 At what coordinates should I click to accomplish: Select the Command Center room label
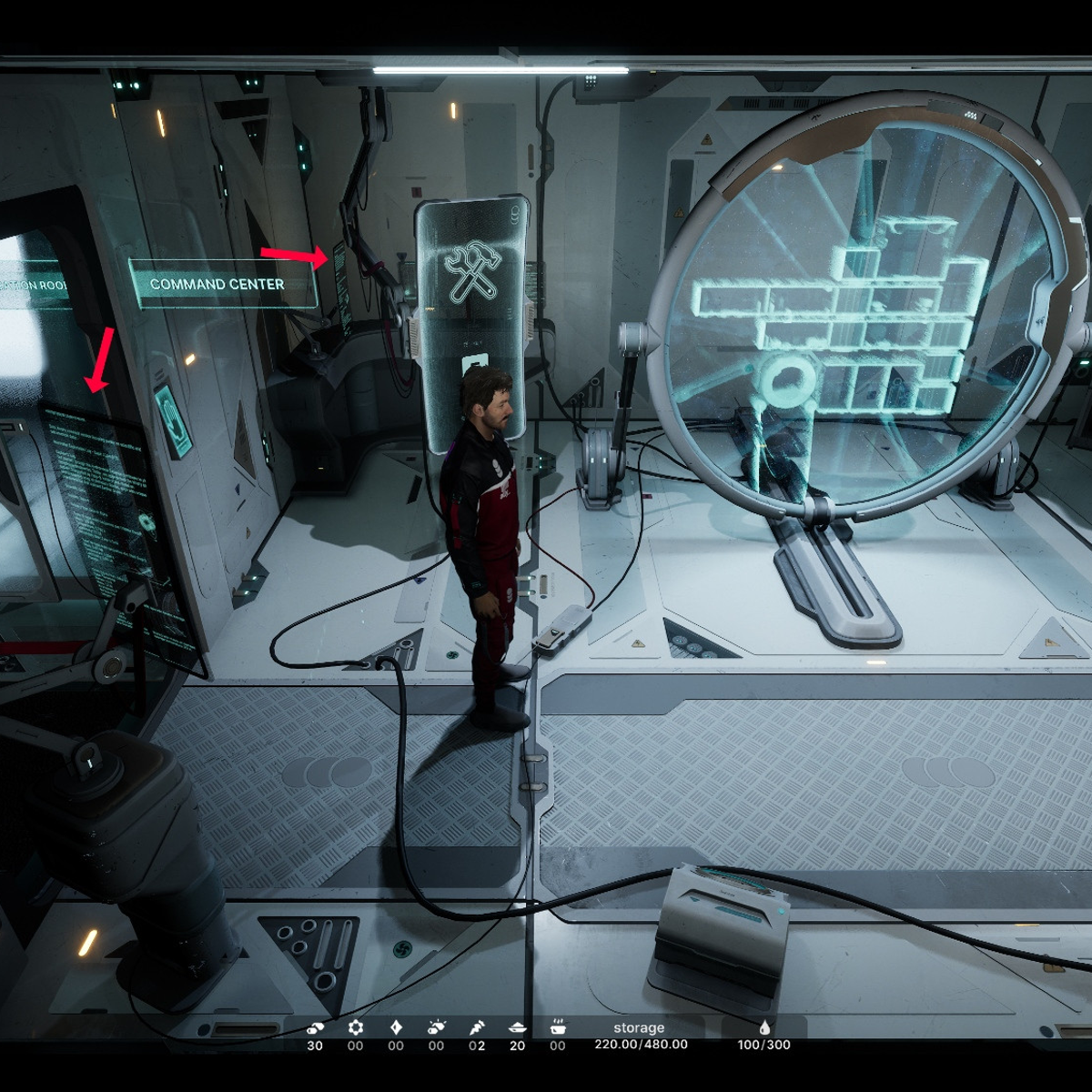217,284
